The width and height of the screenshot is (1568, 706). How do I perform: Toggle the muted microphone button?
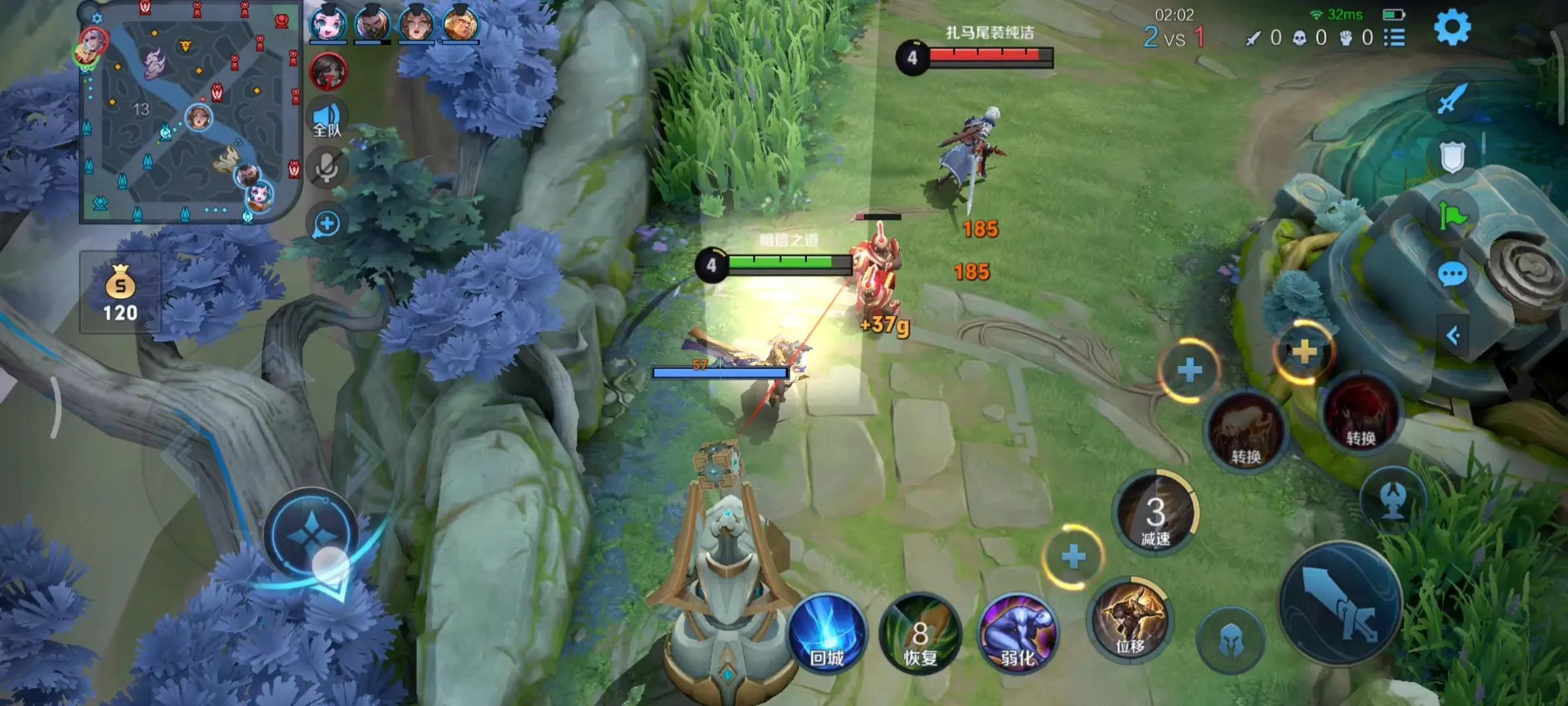coord(327,169)
